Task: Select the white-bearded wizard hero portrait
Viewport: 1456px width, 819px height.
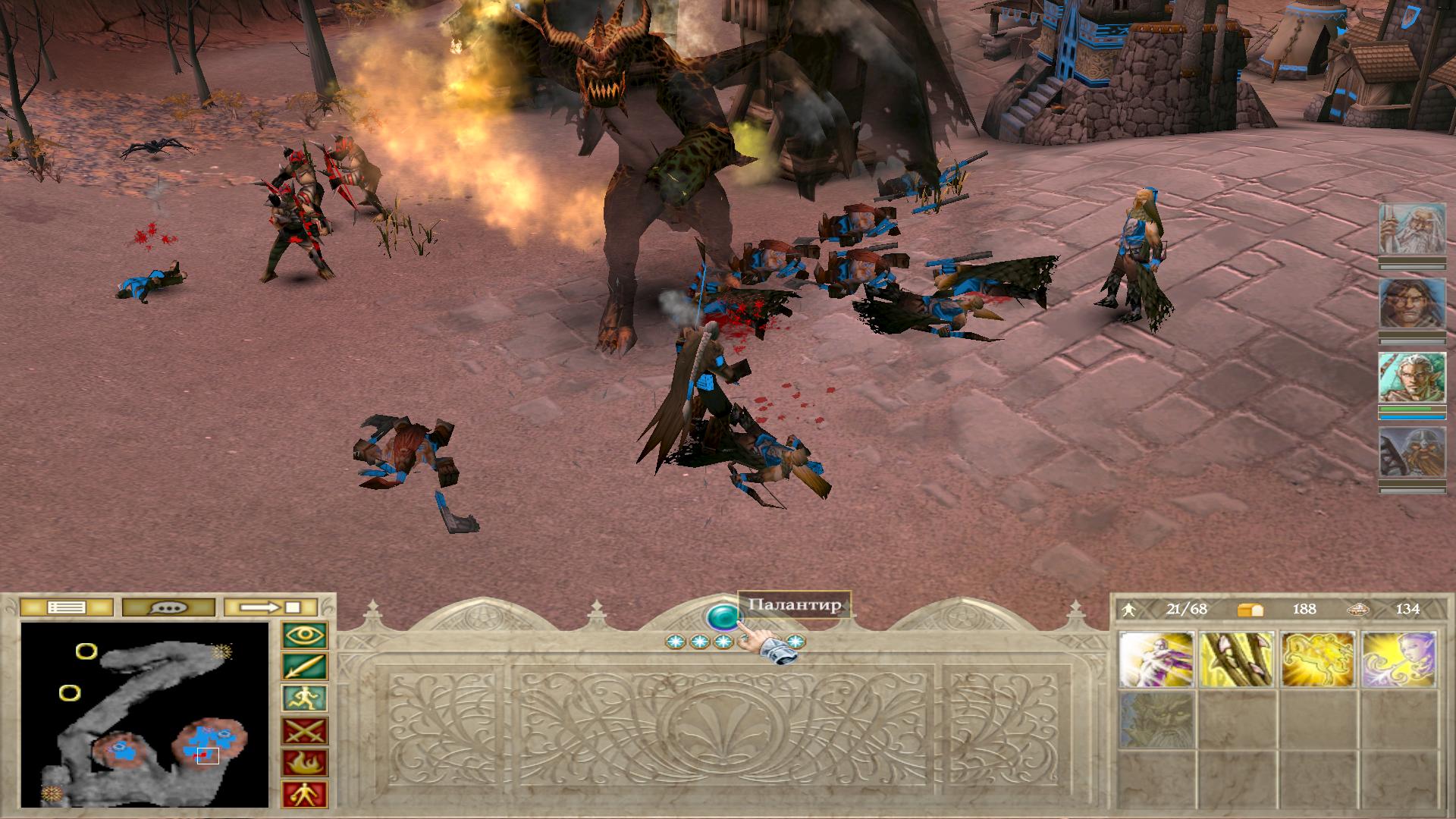Action: (x=1412, y=229)
